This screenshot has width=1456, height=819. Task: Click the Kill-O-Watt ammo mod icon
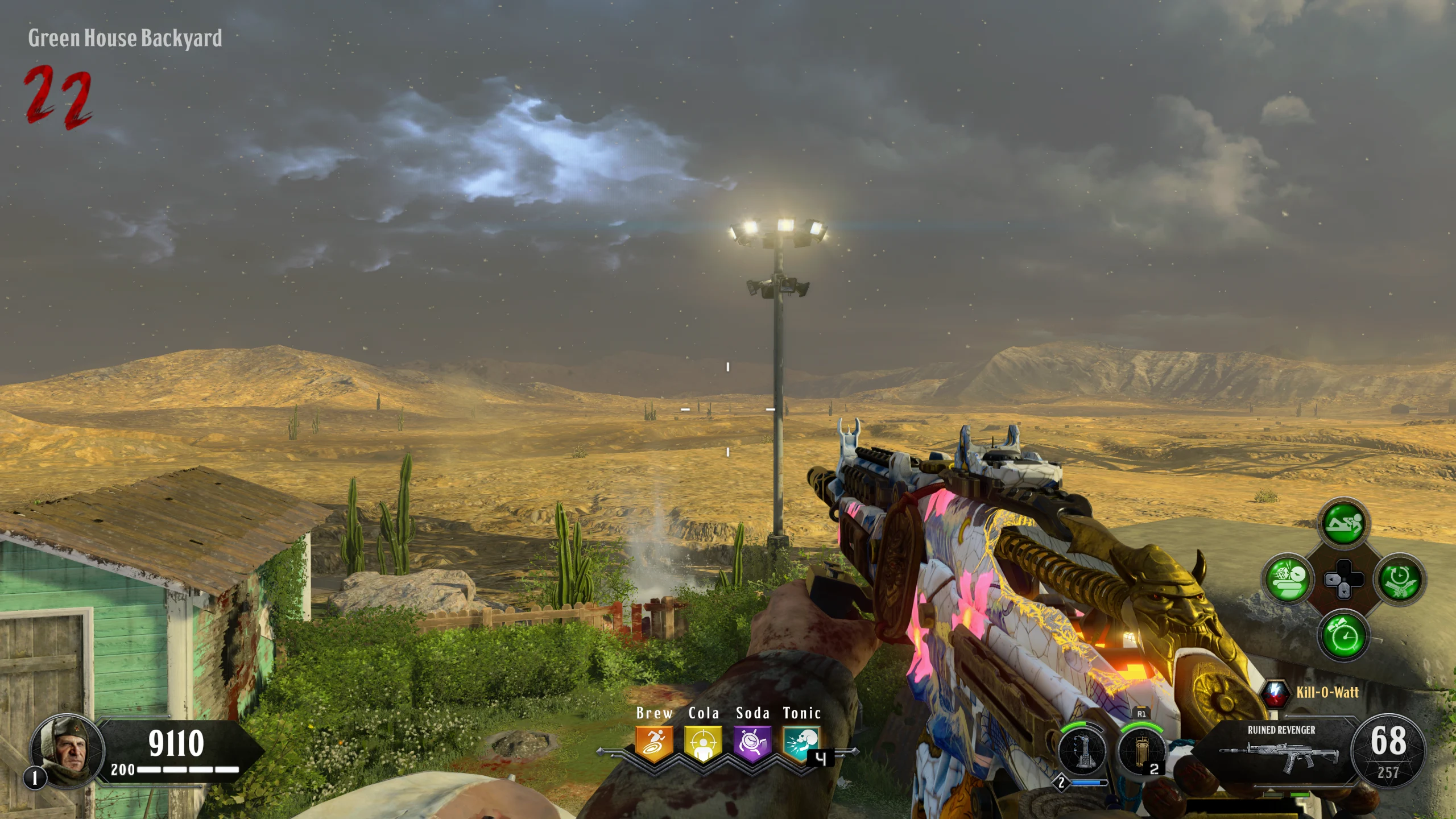[1275, 693]
